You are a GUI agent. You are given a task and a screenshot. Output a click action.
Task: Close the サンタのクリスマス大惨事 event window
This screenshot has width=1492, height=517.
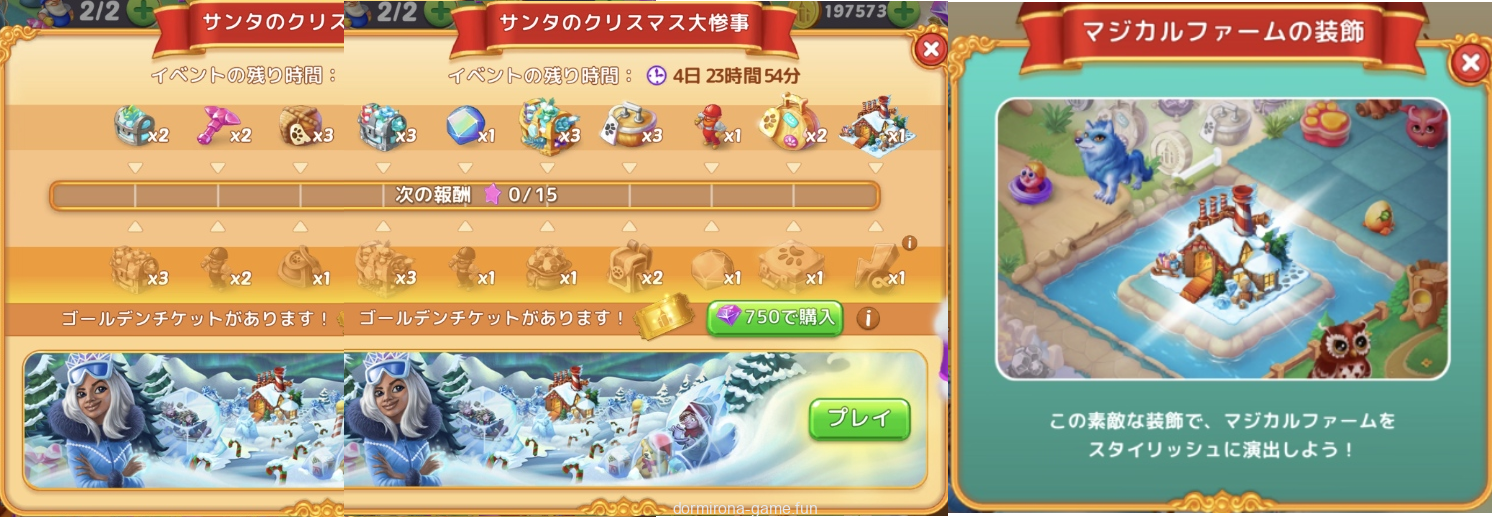(931, 49)
